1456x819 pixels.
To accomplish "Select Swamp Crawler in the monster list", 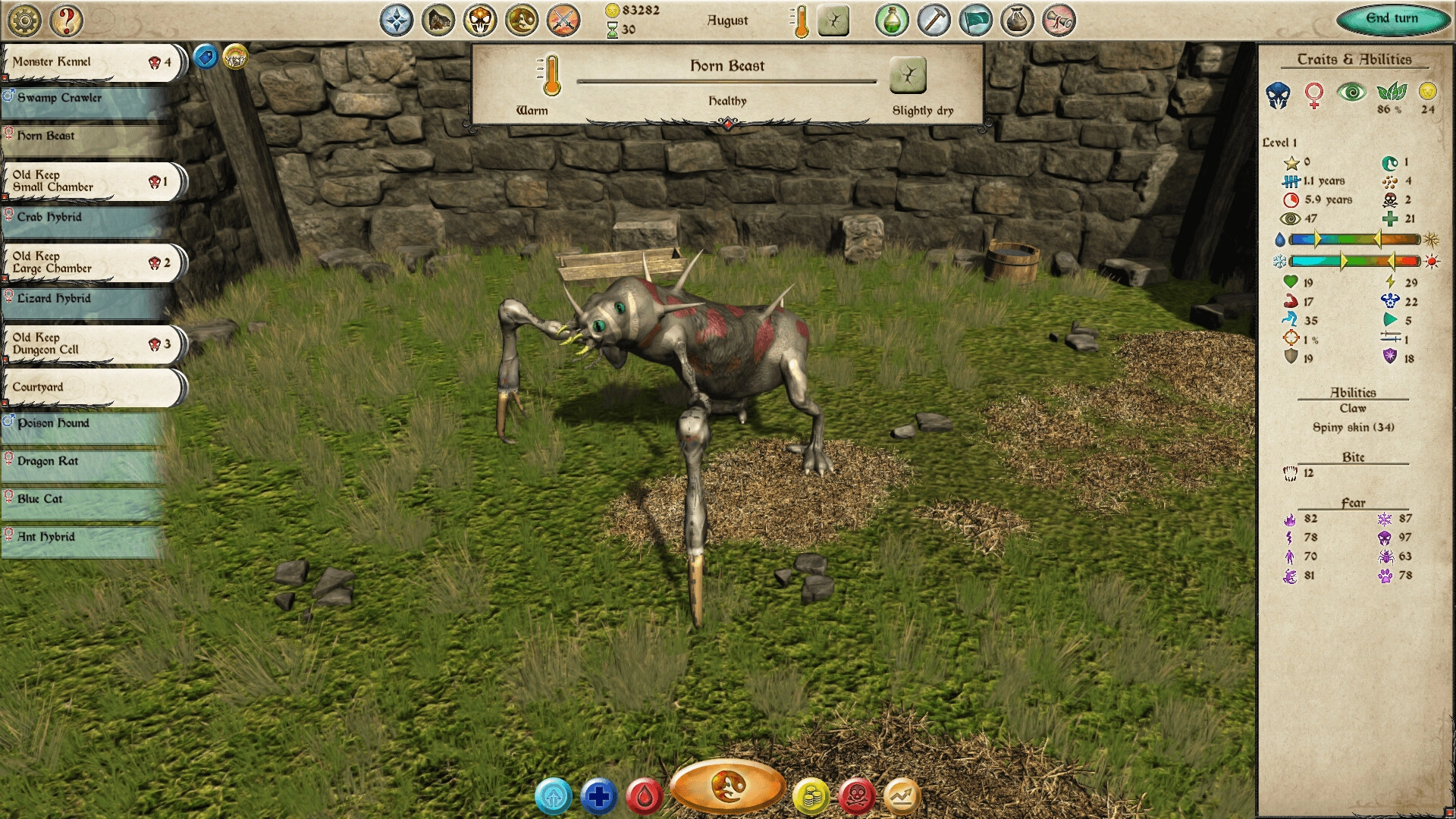I will [82, 99].
